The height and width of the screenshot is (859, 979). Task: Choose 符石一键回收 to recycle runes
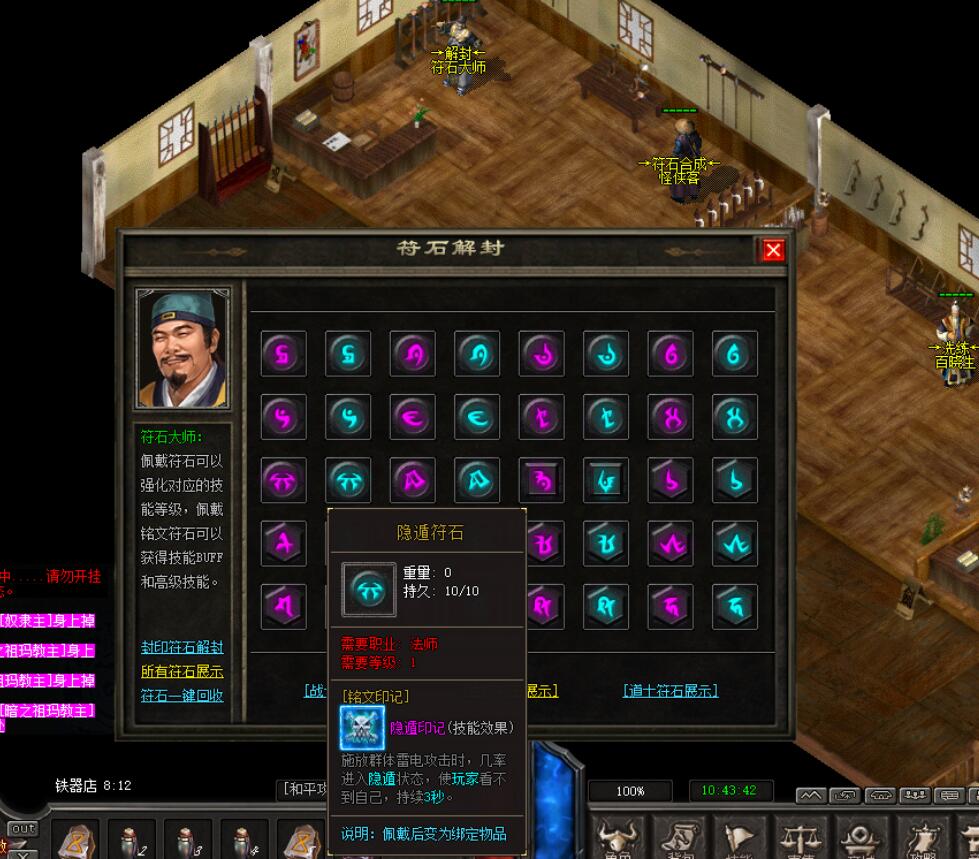click(182, 696)
